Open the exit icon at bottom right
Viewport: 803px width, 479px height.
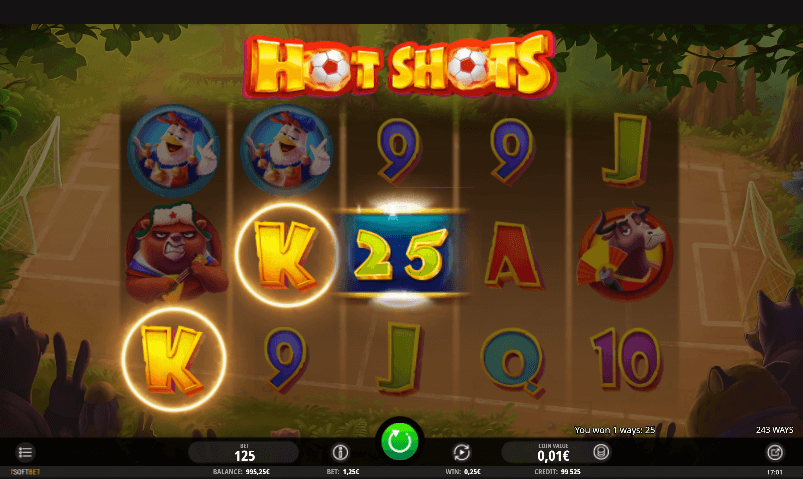coord(773,452)
